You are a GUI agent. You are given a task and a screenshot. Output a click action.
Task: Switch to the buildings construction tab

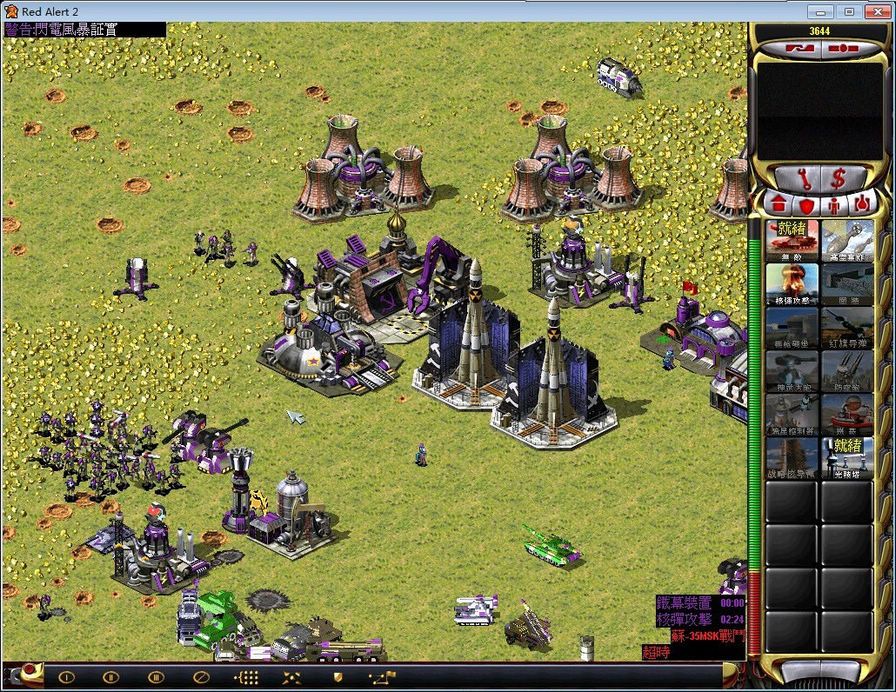778,205
